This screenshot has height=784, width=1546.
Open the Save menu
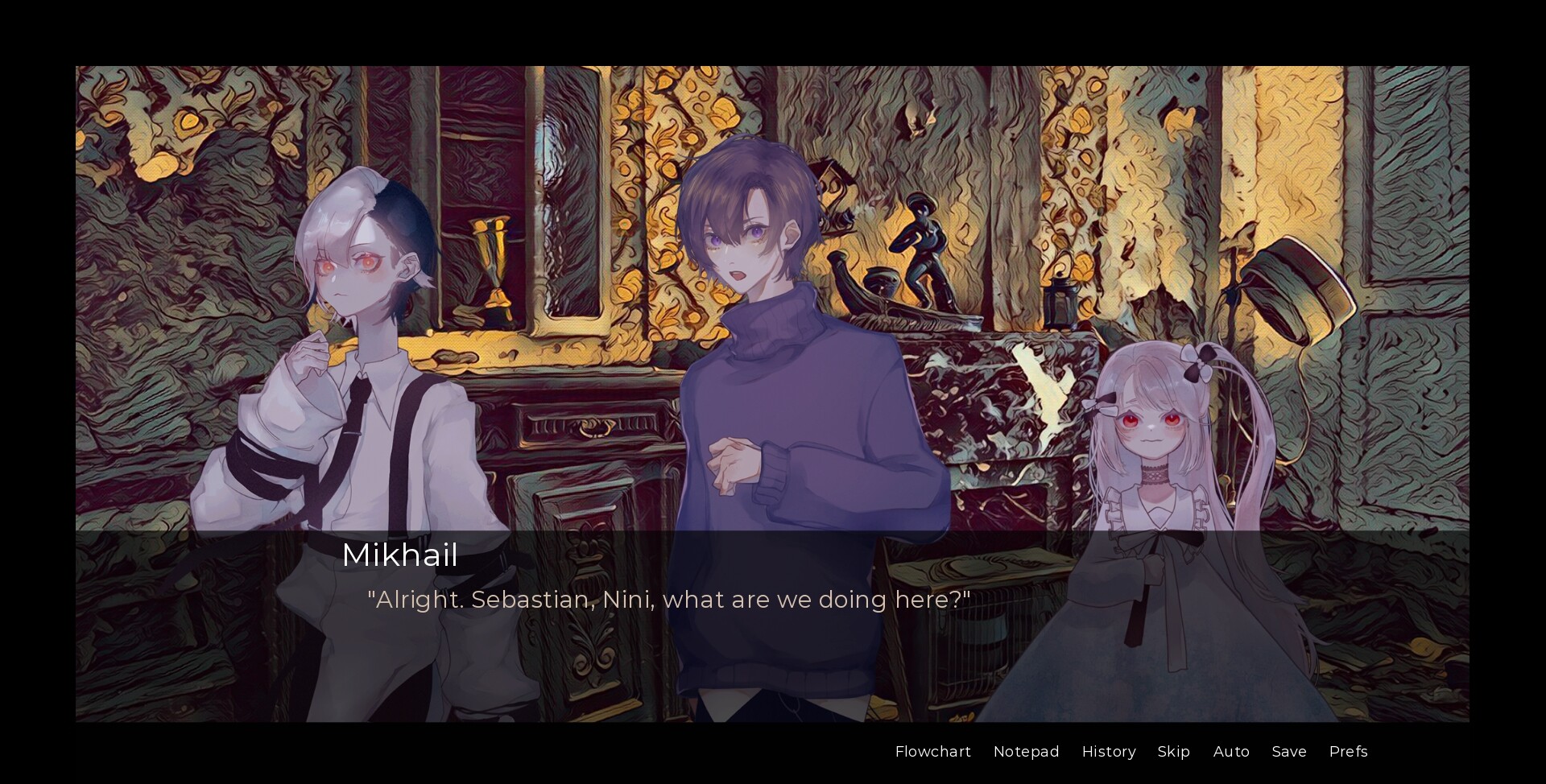[x=1288, y=752]
